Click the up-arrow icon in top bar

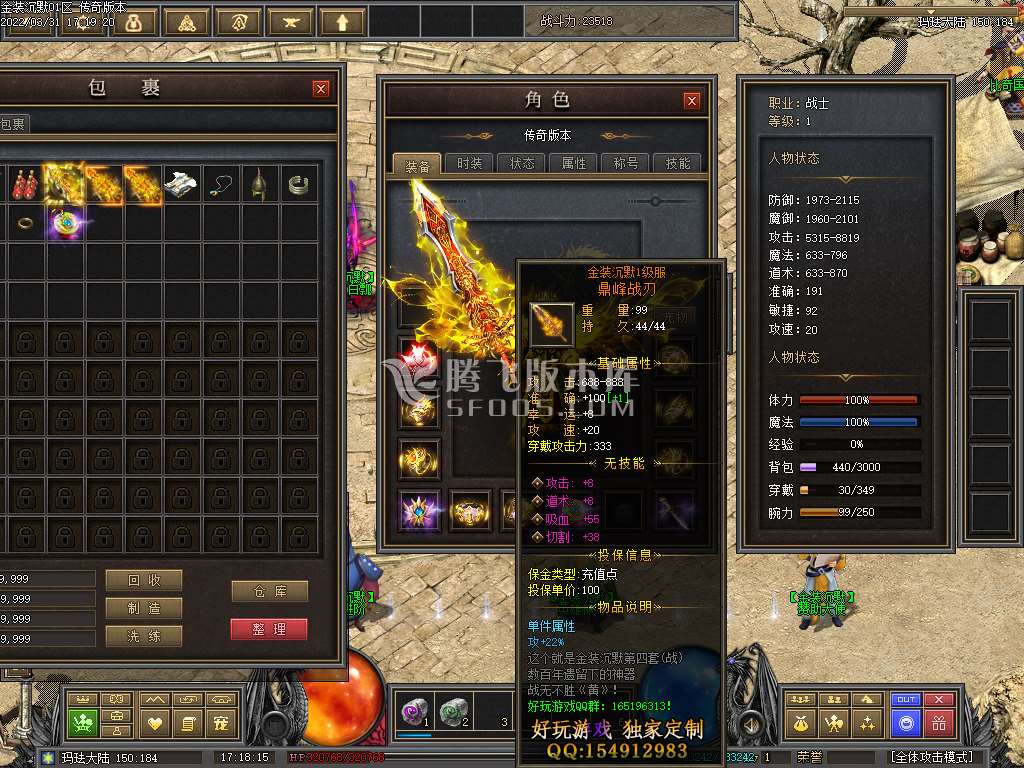click(342, 22)
